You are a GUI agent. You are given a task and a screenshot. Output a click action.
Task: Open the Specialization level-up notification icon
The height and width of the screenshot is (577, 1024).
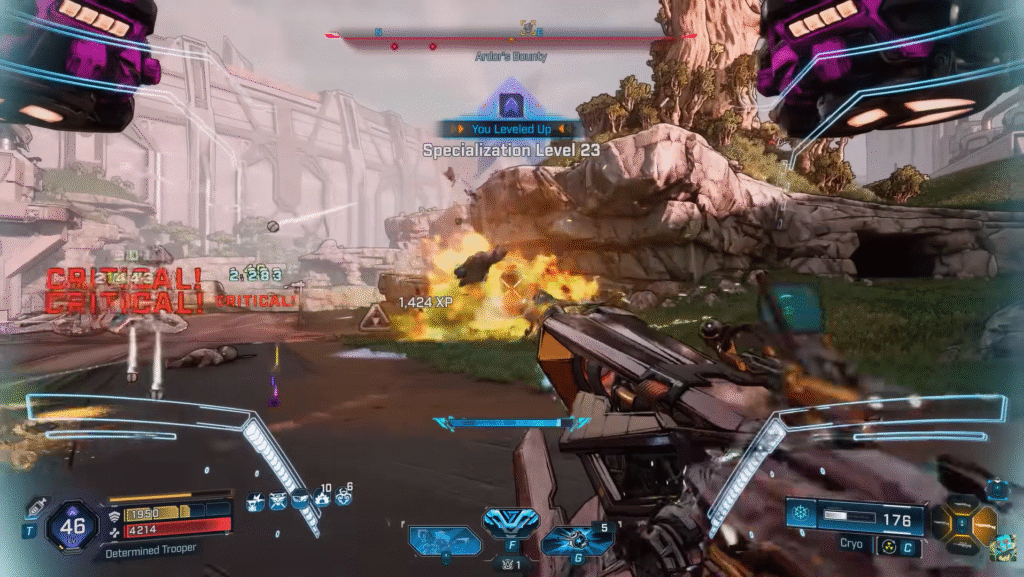(x=511, y=105)
